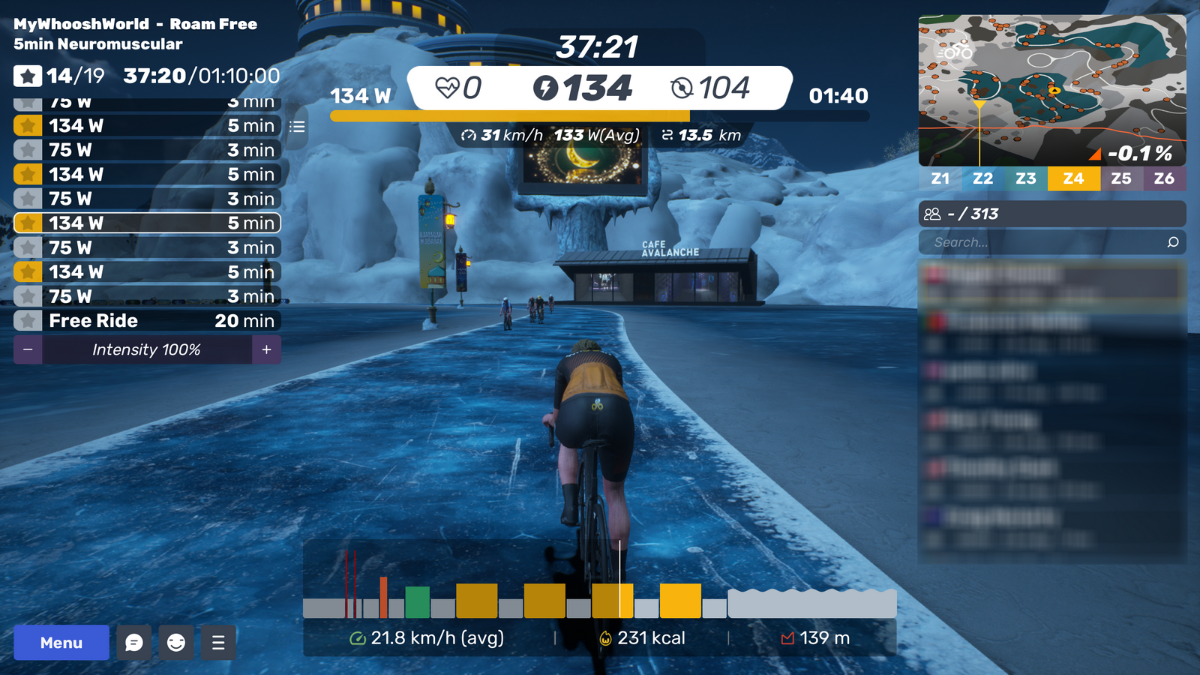This screenshot has width=1200, height=675.
Task: Click the three-line list button beside emotes
Action: (x=218, y=643)
